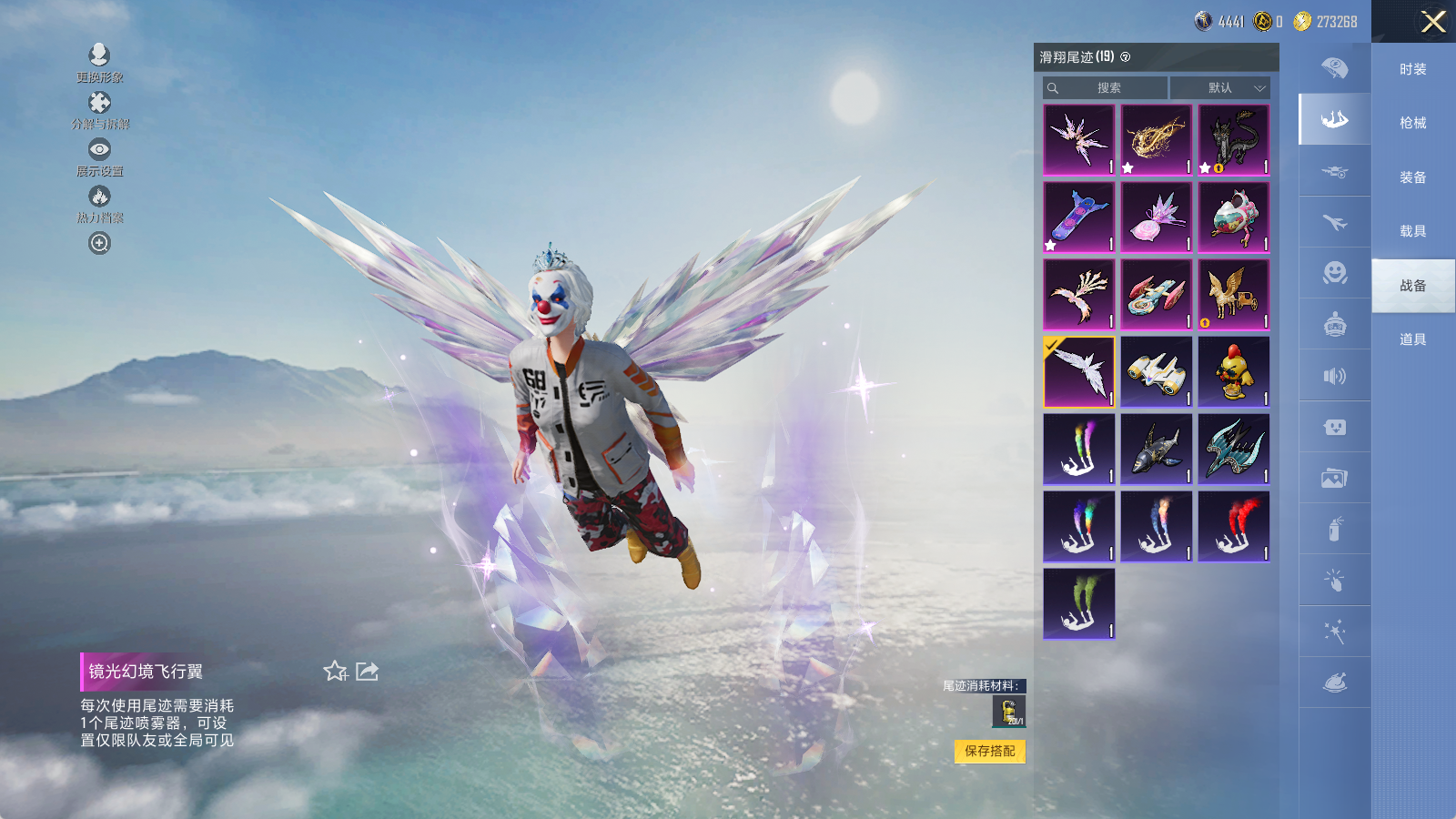Screen dimensions: 1456x819
Task: Click the 保存搭配 save loadout button
Action: (990, 751)
